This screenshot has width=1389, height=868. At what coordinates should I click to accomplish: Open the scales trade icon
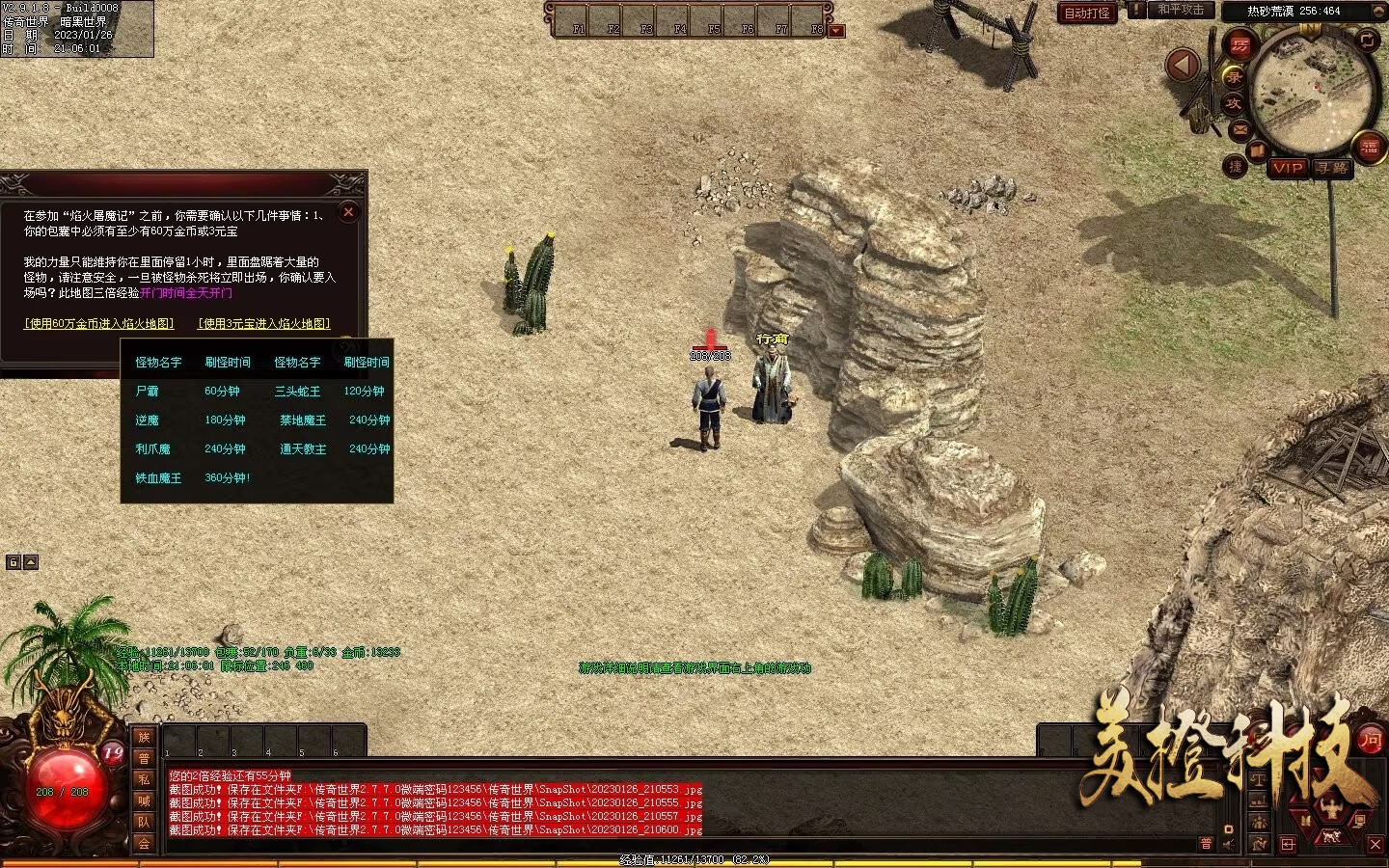coord(1258,779)
